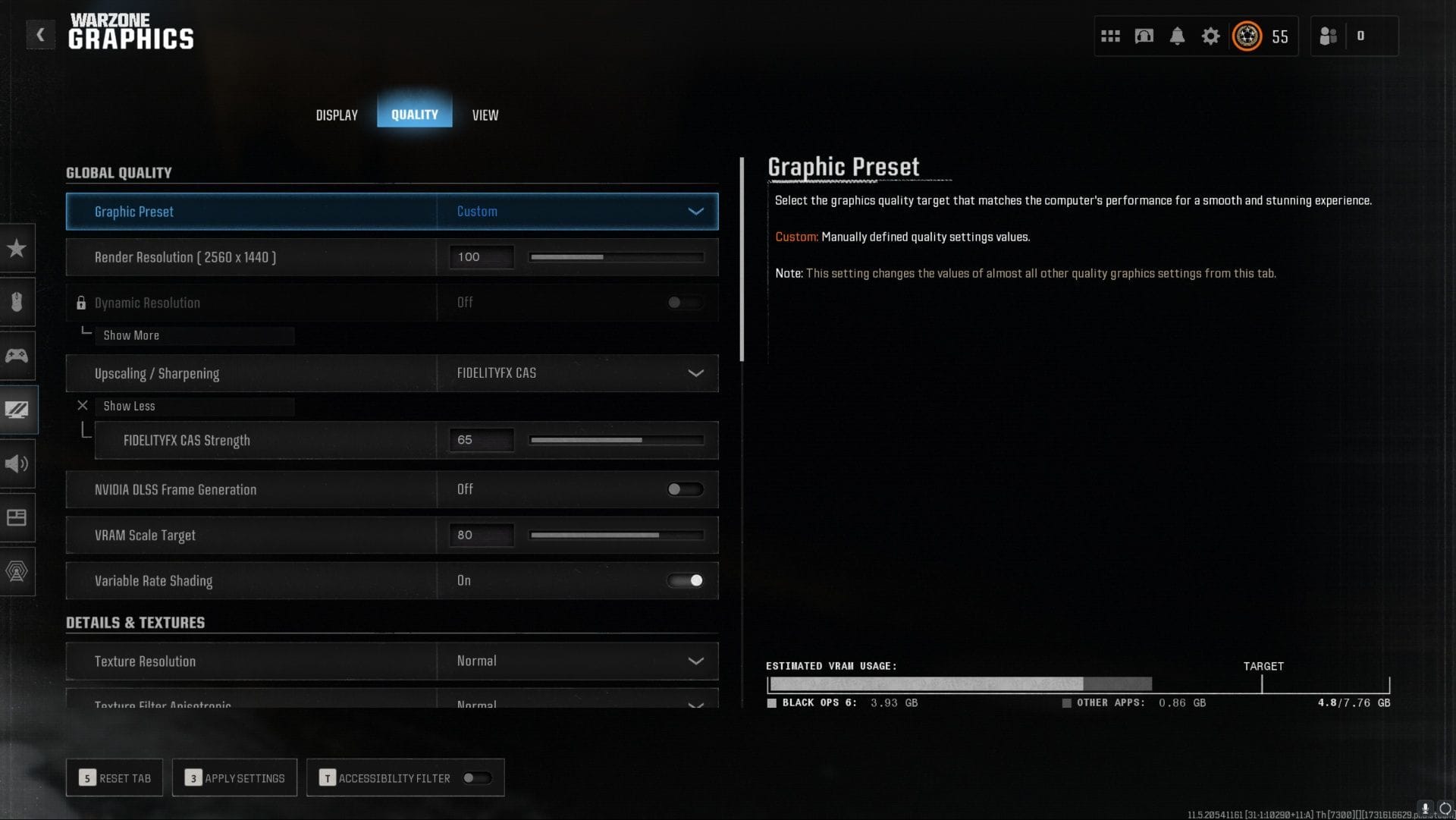Image resolution: width=1456 pixels, height=820 pixels.
Task: Disable Variable Rate Shading
Action: 685,580
